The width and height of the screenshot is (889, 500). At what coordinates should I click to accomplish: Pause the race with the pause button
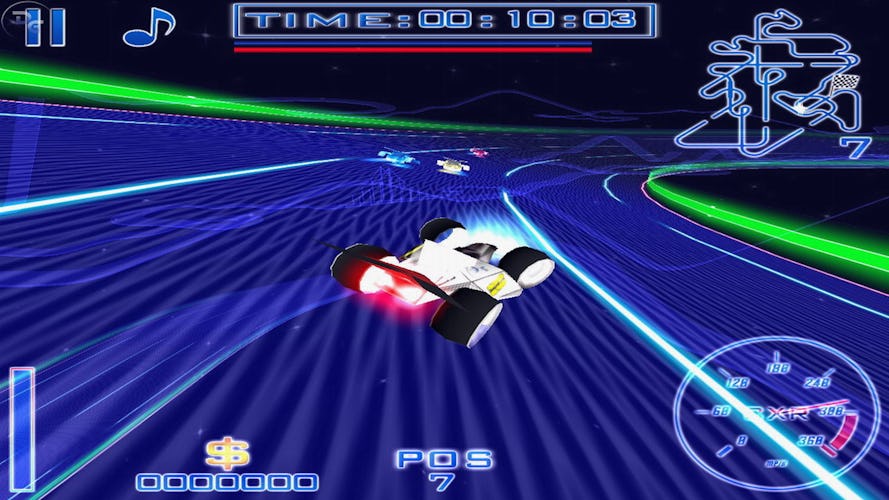(45, 25)
